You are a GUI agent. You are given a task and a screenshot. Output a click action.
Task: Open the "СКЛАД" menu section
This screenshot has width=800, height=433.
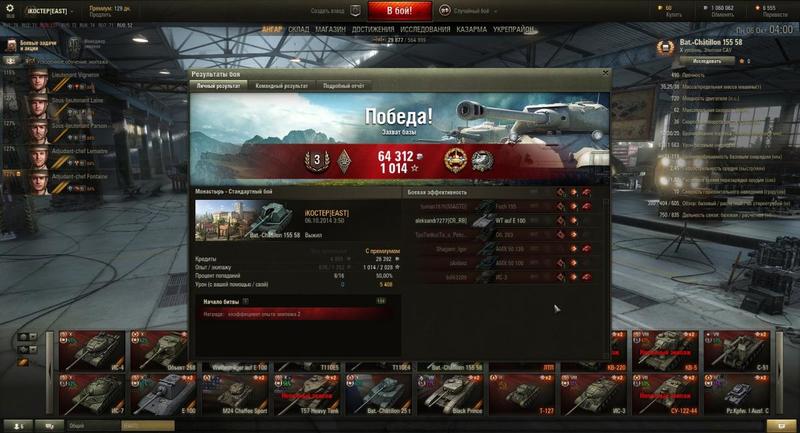[x=298, y=30]
